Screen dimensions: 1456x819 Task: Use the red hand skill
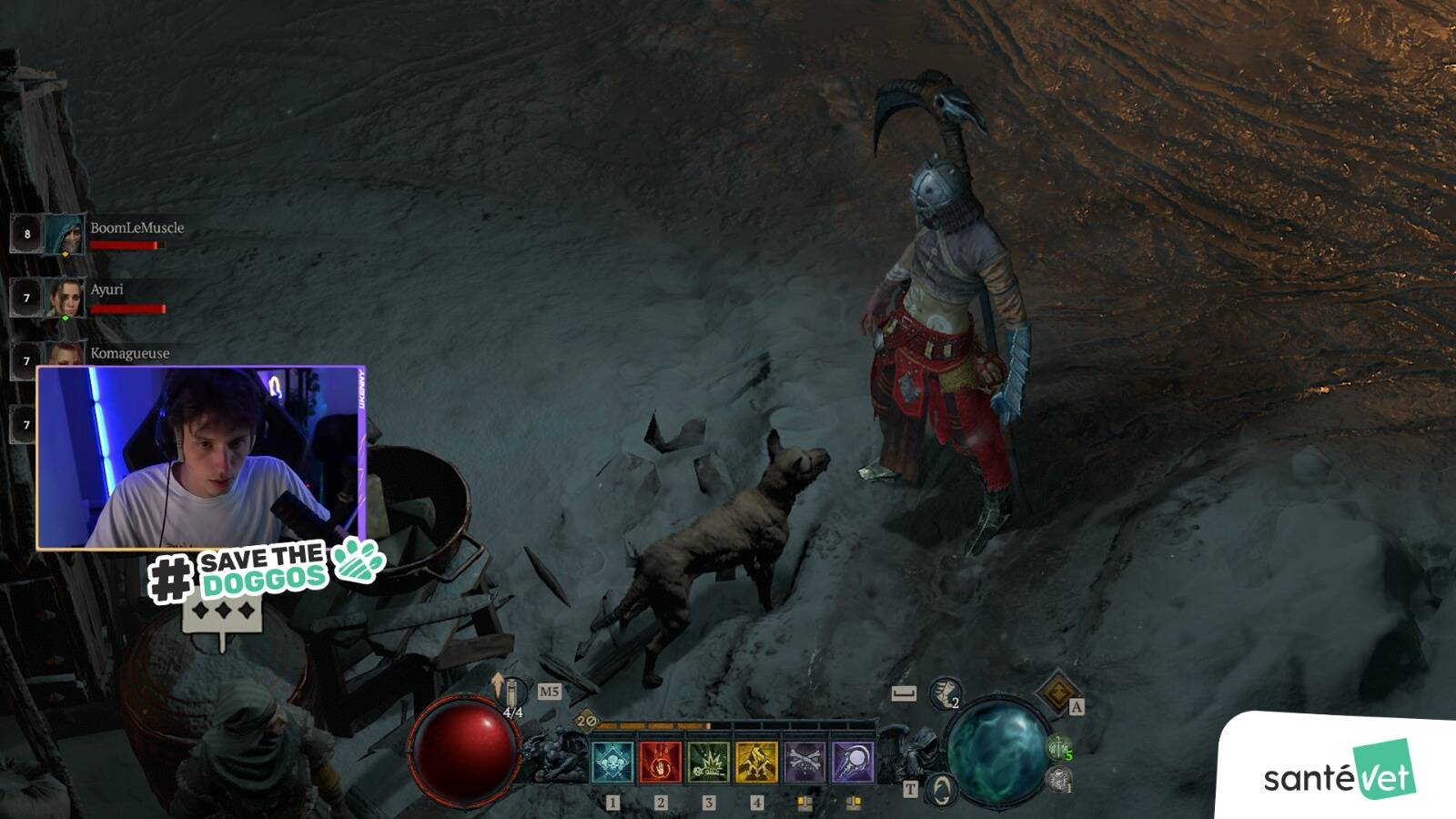tap(661, 763)
